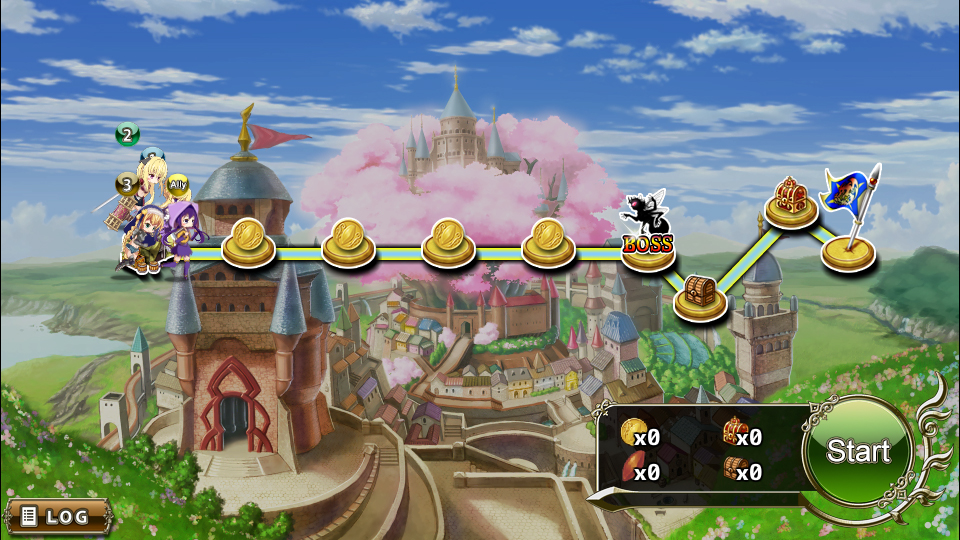960x540 pixels.
Task: Open the LOG panel
Action: point(57,516)
